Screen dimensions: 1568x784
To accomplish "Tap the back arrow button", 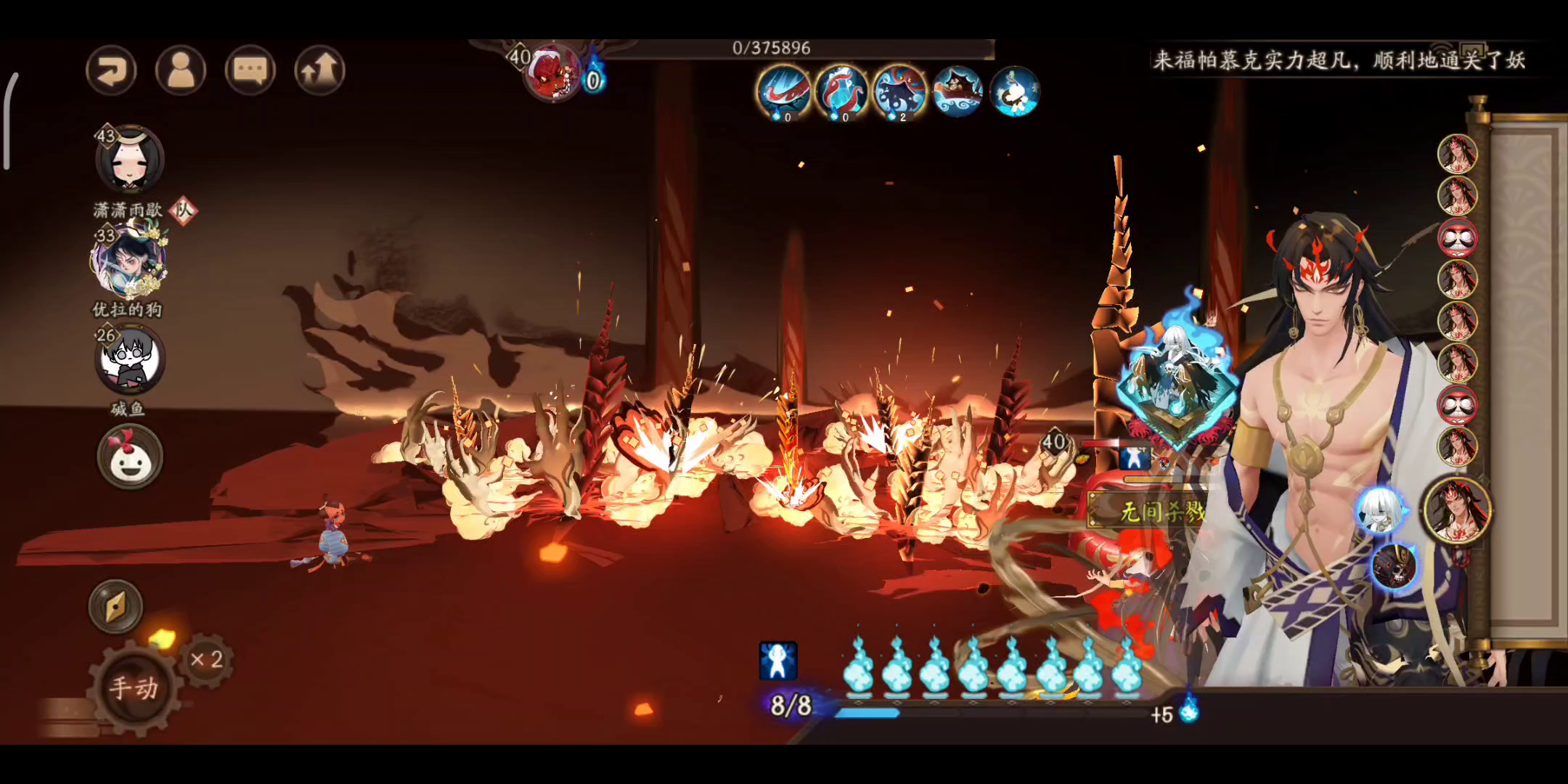I will click(x=111, y=70).
